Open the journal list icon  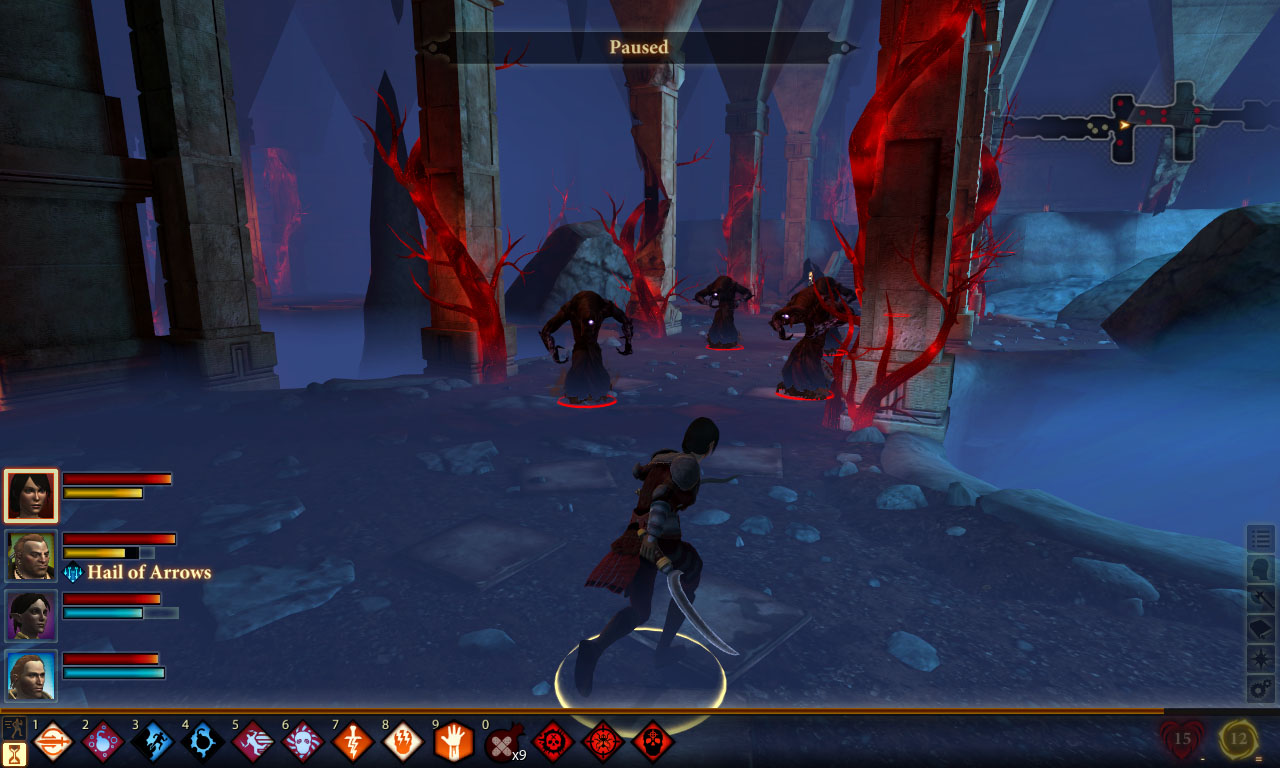(1261, 539)
